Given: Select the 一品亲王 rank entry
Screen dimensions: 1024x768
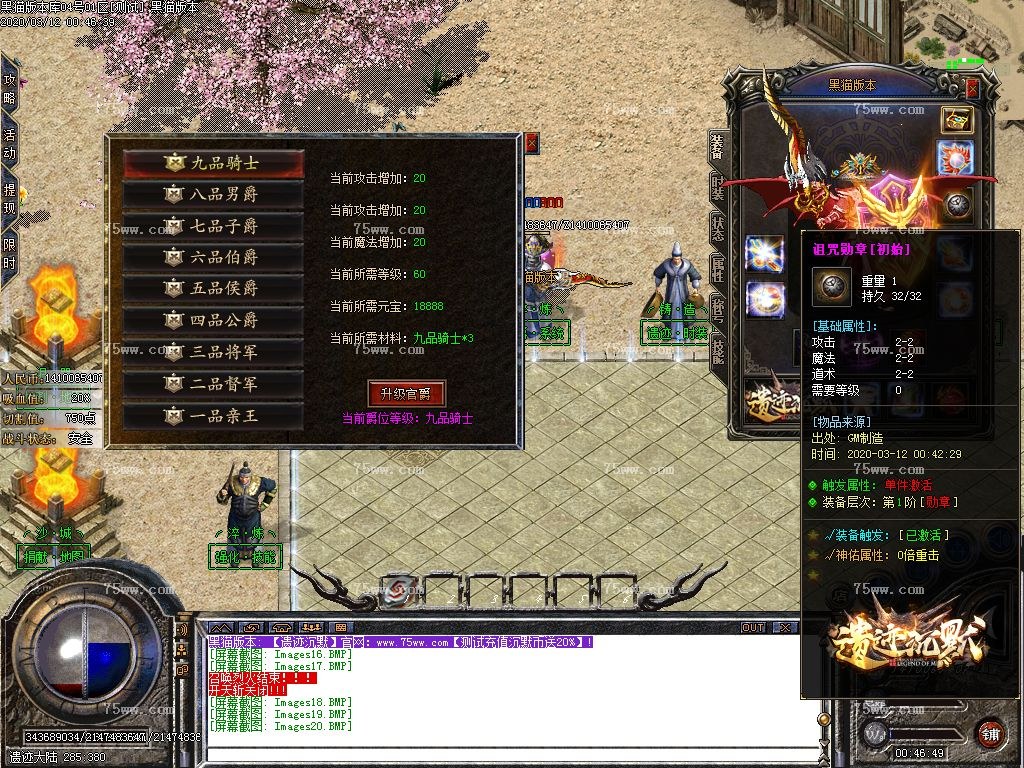Looking at the screenshot, I should 213,416.
